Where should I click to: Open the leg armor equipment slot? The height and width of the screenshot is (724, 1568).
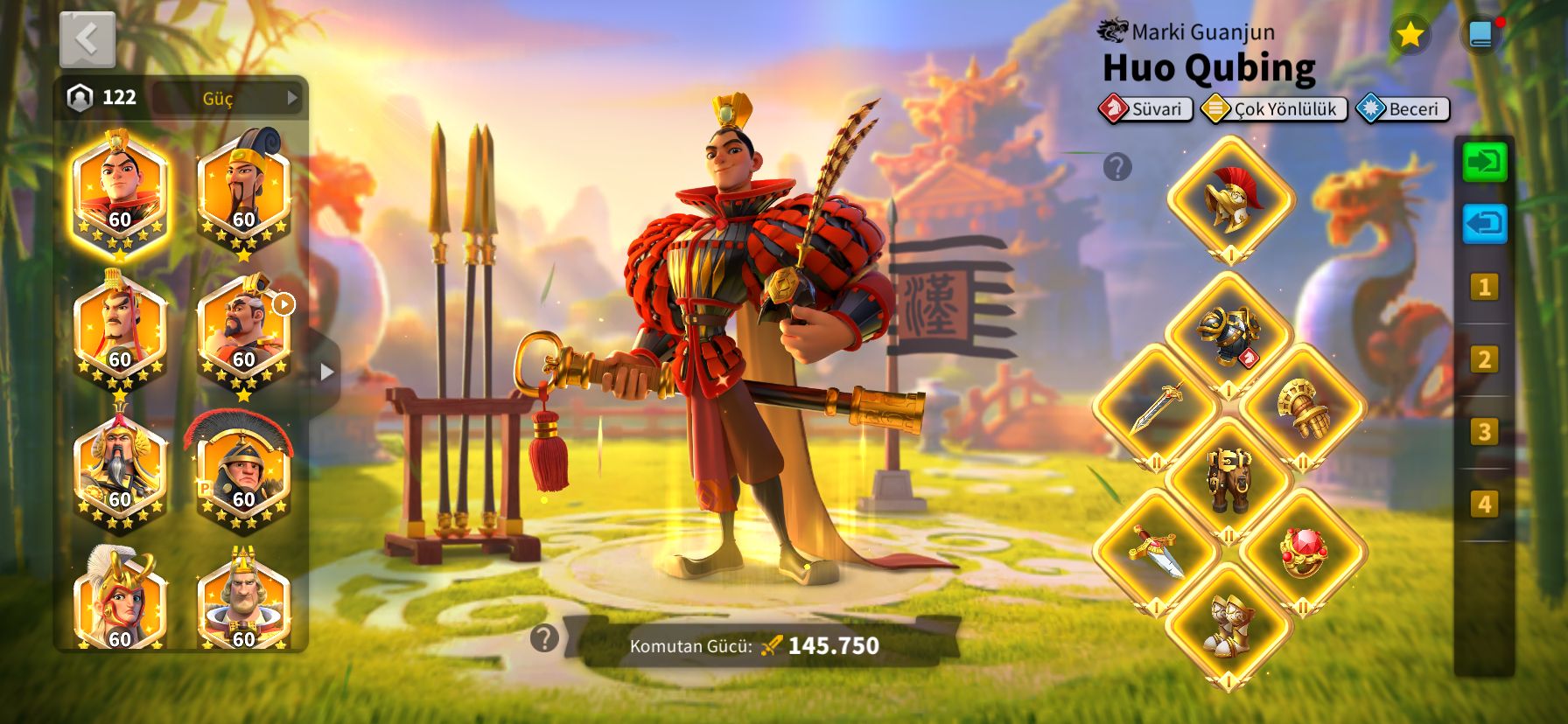click(1229, 480)
